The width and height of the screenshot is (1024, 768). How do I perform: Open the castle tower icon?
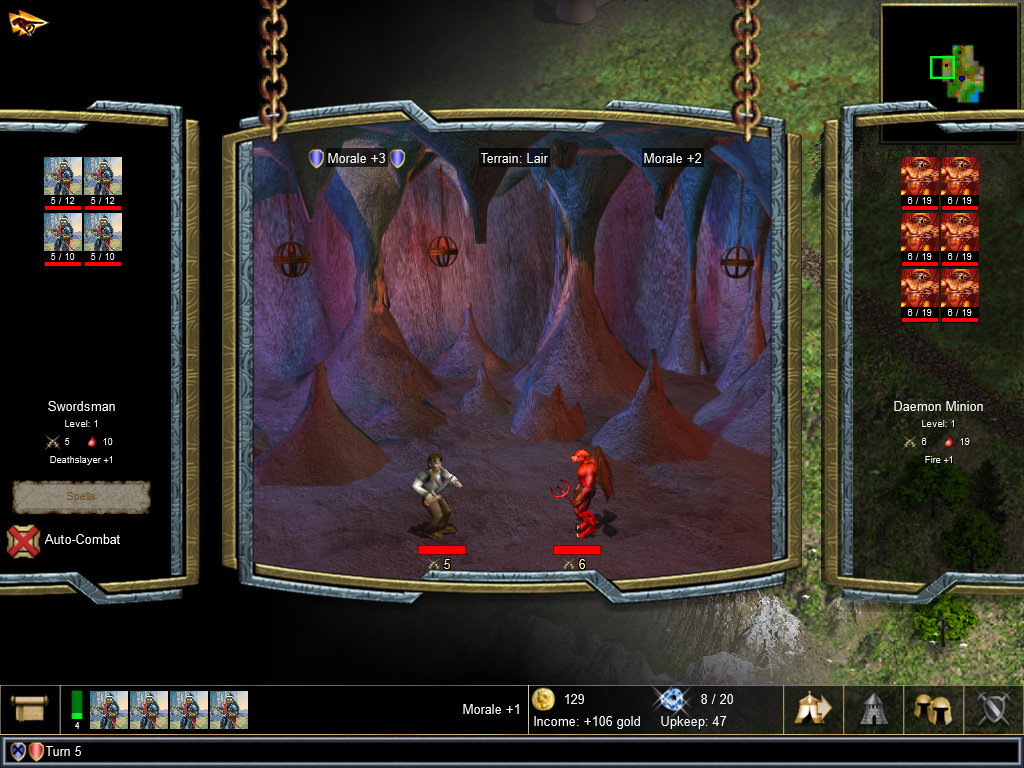[x=873, y=709]
